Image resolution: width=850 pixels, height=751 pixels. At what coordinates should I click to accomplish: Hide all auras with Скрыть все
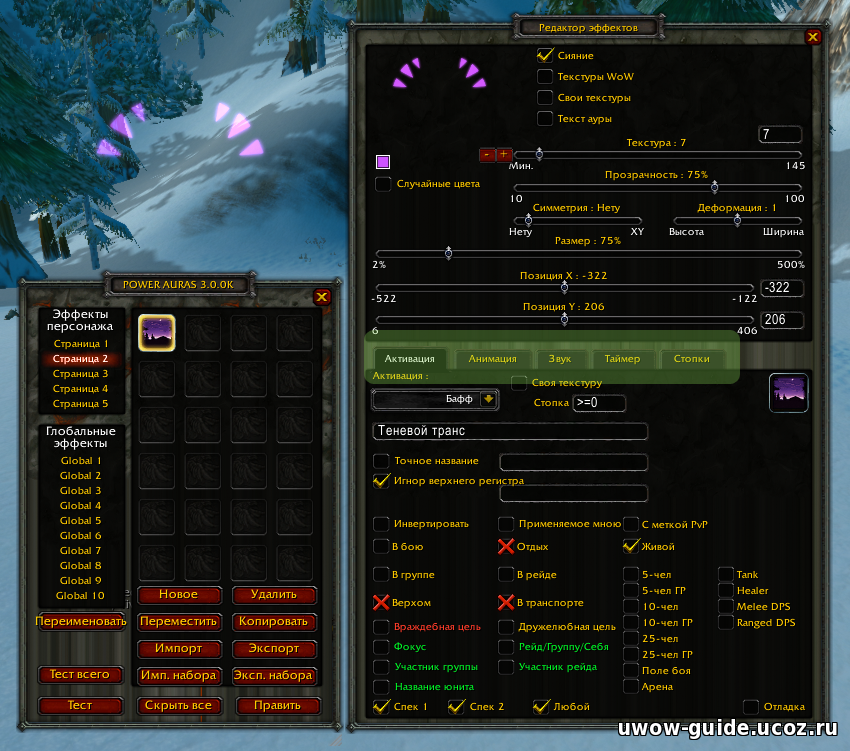(x=178, y=705)
